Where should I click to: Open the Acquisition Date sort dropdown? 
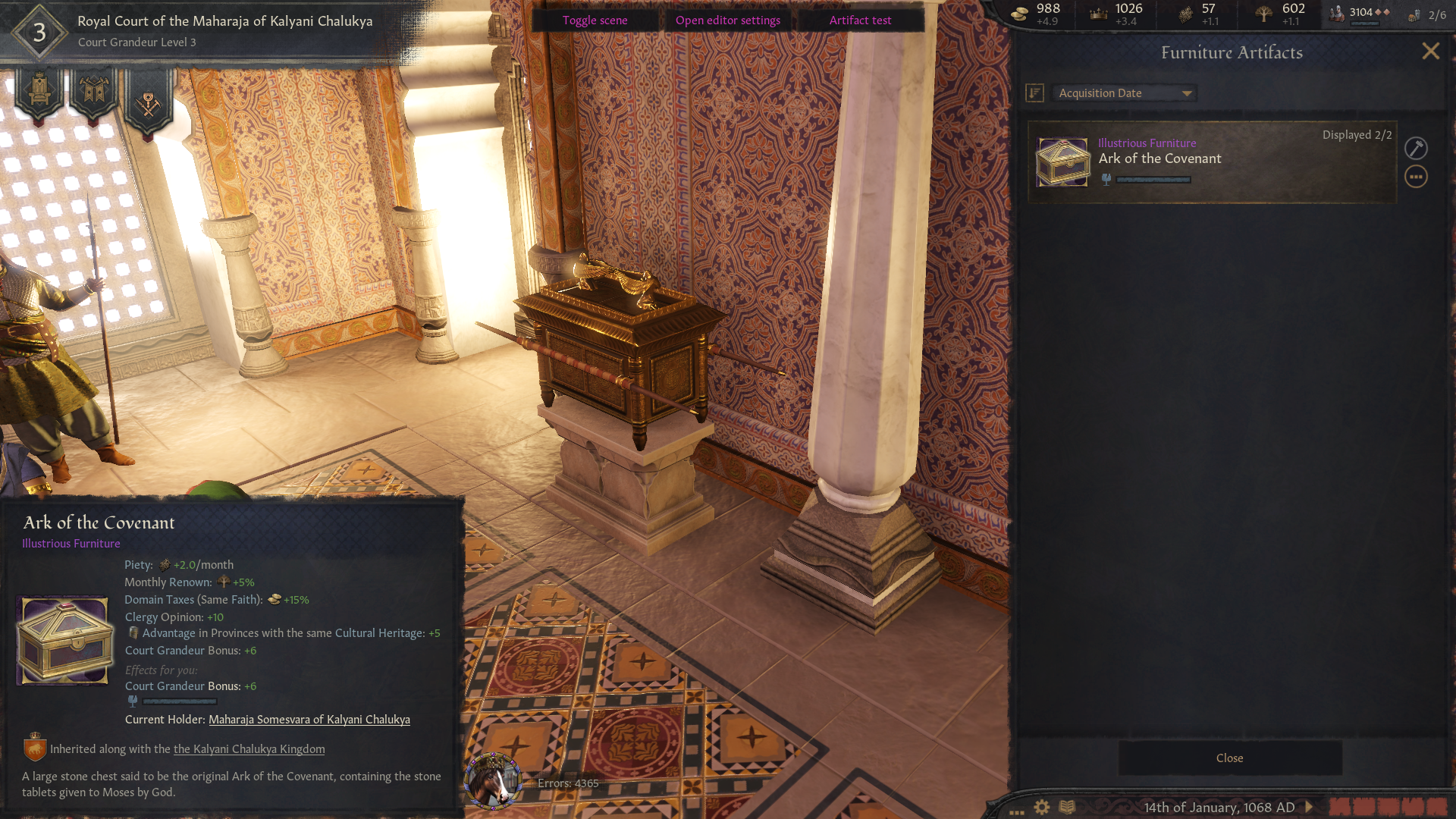(1124, 93)
